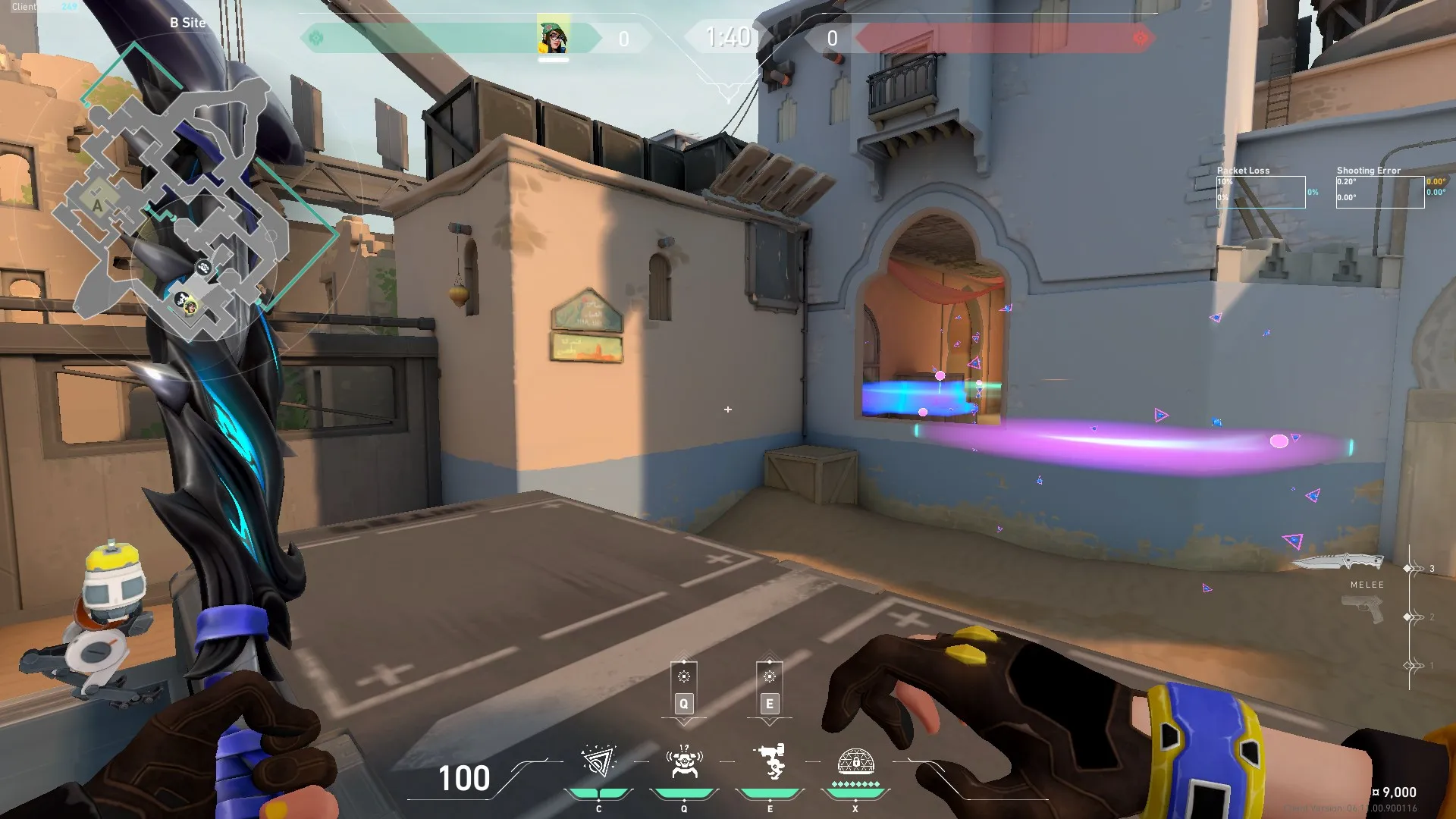Choose the Turret ability icon
Viewport: 1456px width, 819px height.
[770, 761]
